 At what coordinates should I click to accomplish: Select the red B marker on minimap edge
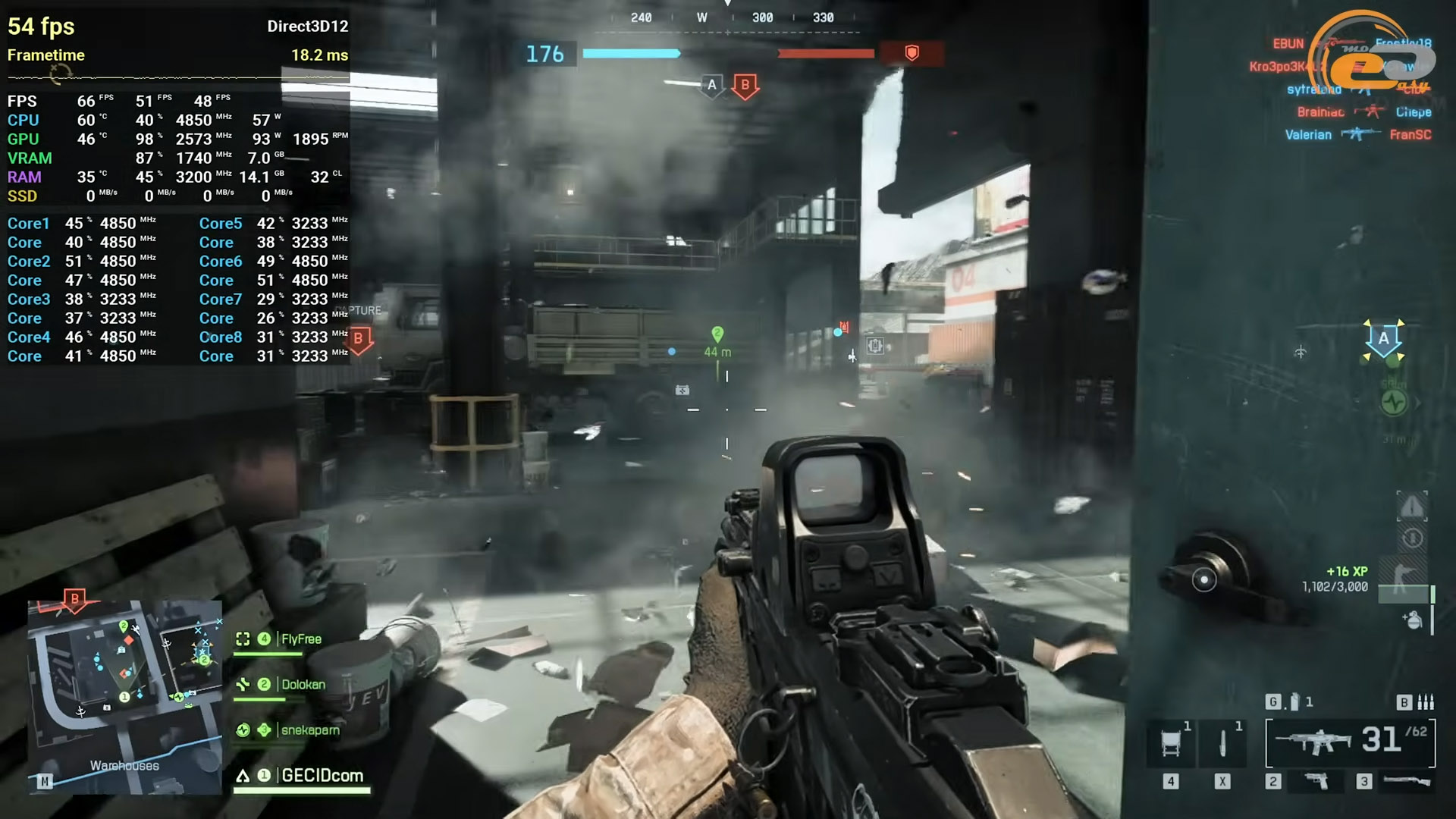[74, 600]
